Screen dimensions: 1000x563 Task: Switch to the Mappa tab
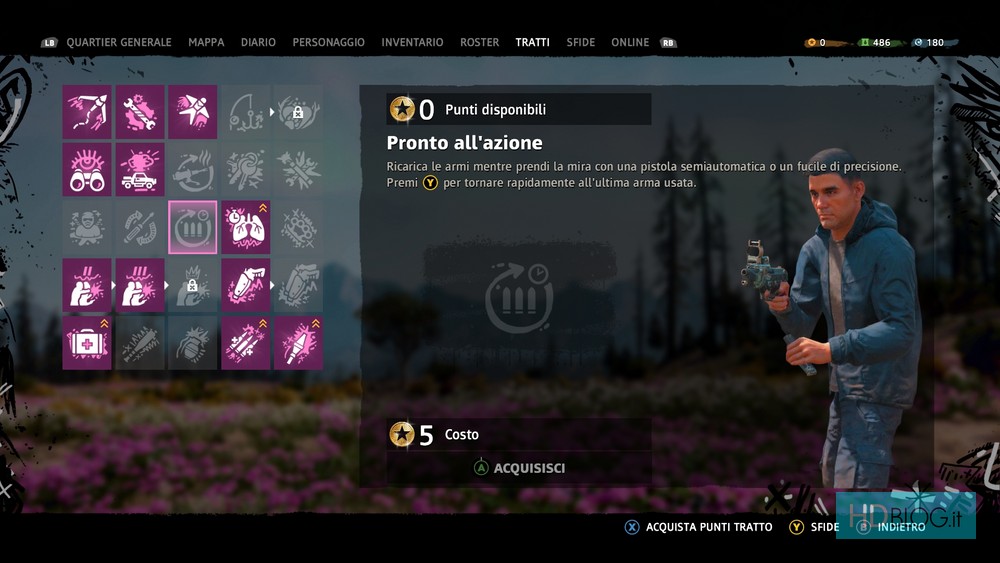coord(206,43)
